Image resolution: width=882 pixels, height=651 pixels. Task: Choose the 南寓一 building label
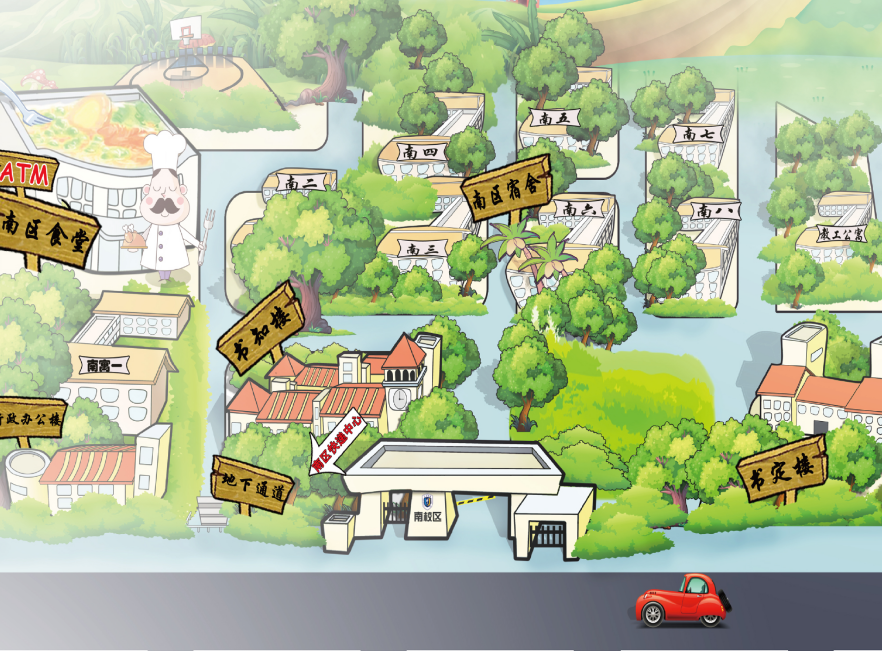(x=110, y=365)
